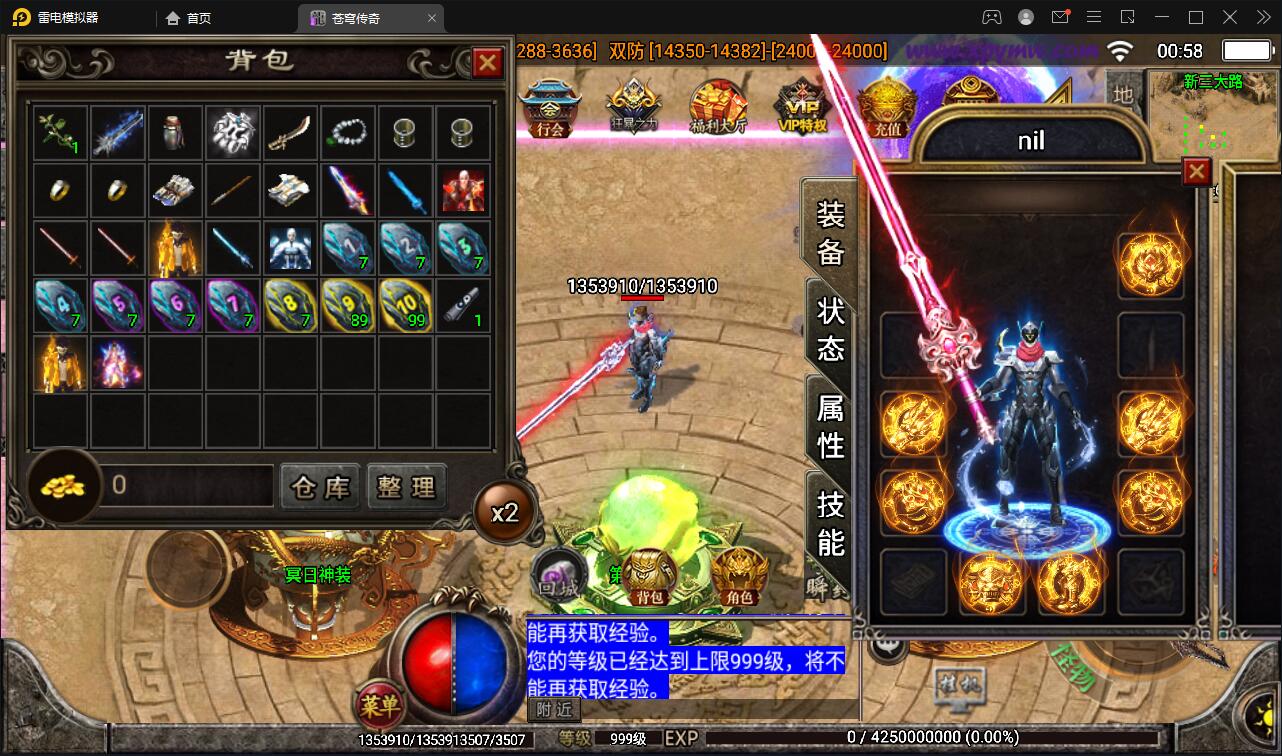Image resolution: width=1282 pixels, height=756 pixels.
Task: Select the stone numbered 10 with count 99
Action: pyautogui.click(x=405, y=305)
